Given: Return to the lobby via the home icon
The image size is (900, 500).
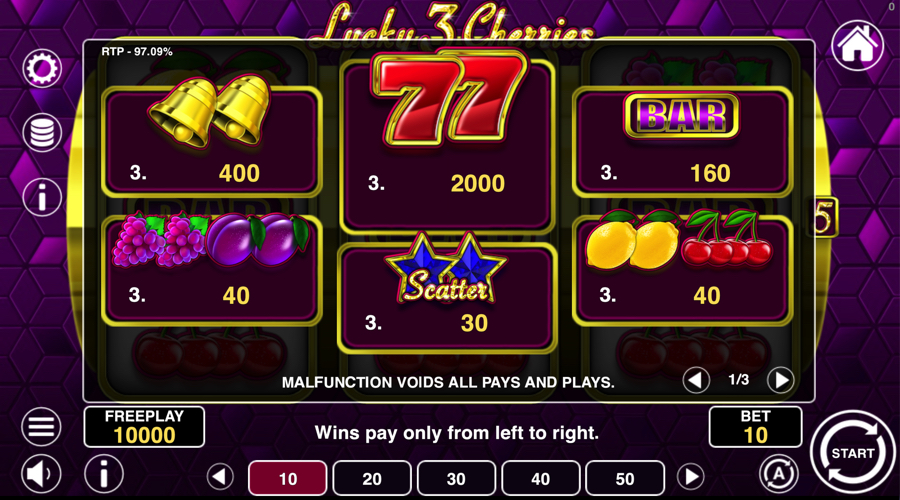Looking at the screenshot, I should coord(857,46).
